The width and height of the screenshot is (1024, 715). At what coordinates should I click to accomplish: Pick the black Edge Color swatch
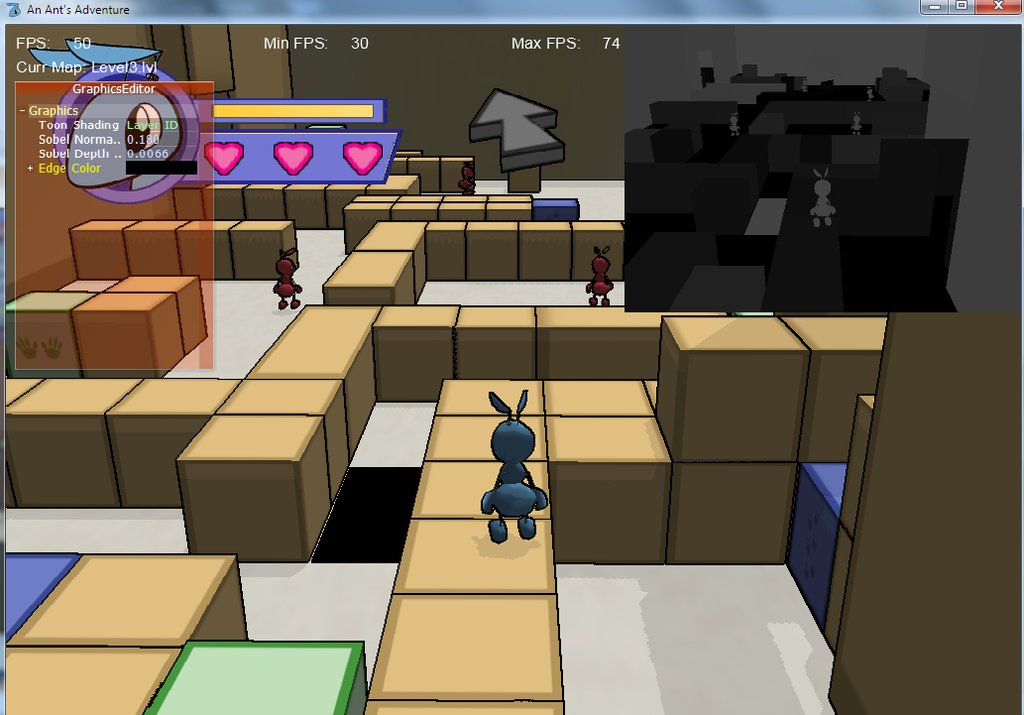[x=160, y=169]
